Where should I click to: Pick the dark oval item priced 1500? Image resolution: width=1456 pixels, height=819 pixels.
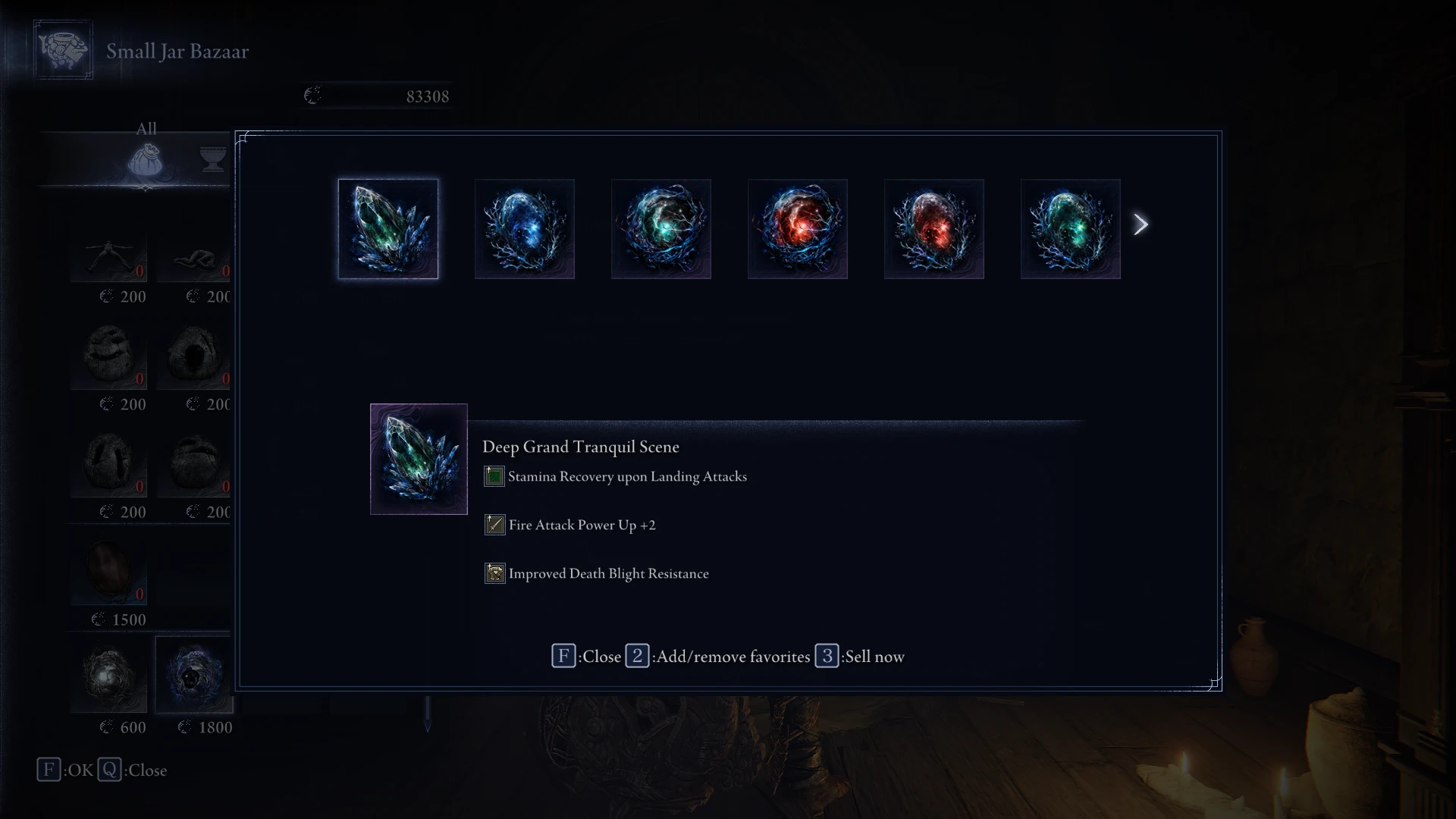(109, 569)
